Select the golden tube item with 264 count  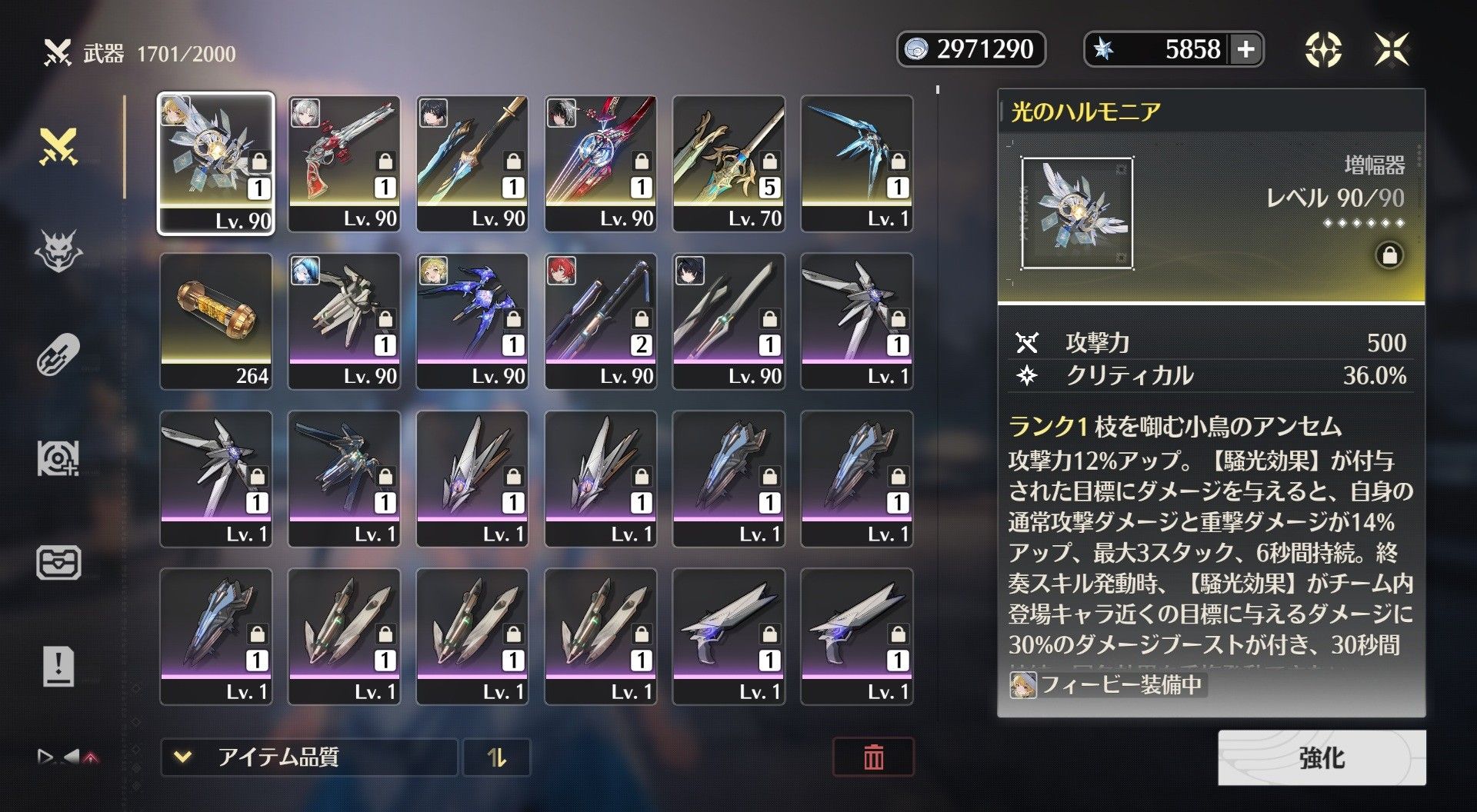pos(216,321)
